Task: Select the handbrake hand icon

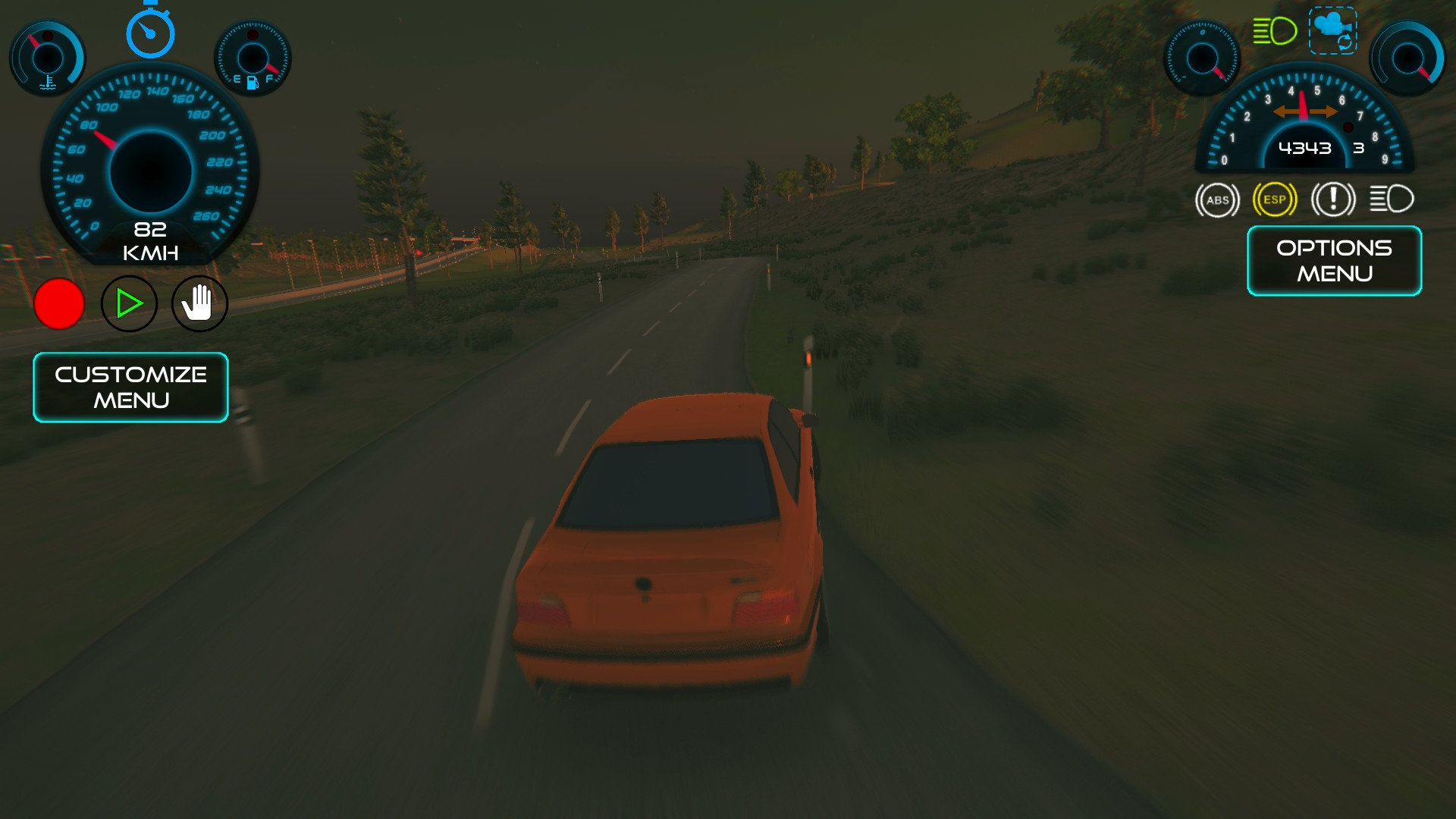Action: [199, 303]
